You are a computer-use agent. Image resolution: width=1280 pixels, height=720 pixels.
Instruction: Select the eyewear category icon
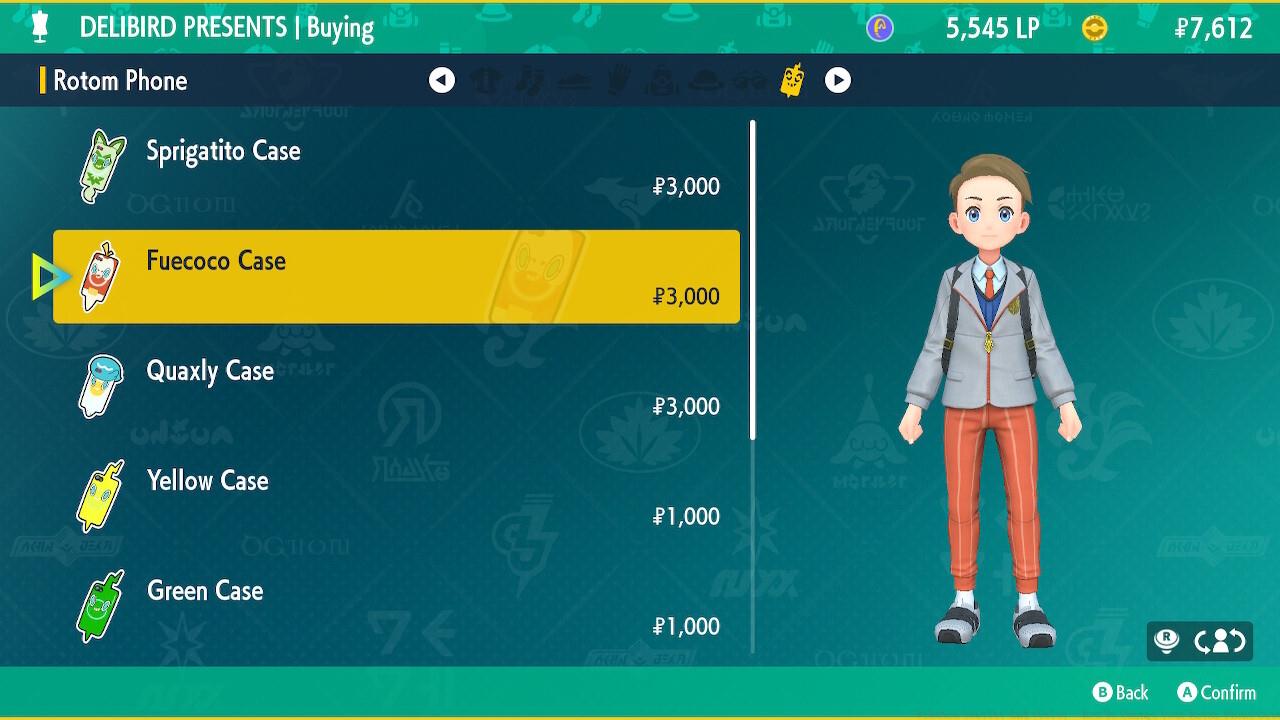(x=750, y=81)
